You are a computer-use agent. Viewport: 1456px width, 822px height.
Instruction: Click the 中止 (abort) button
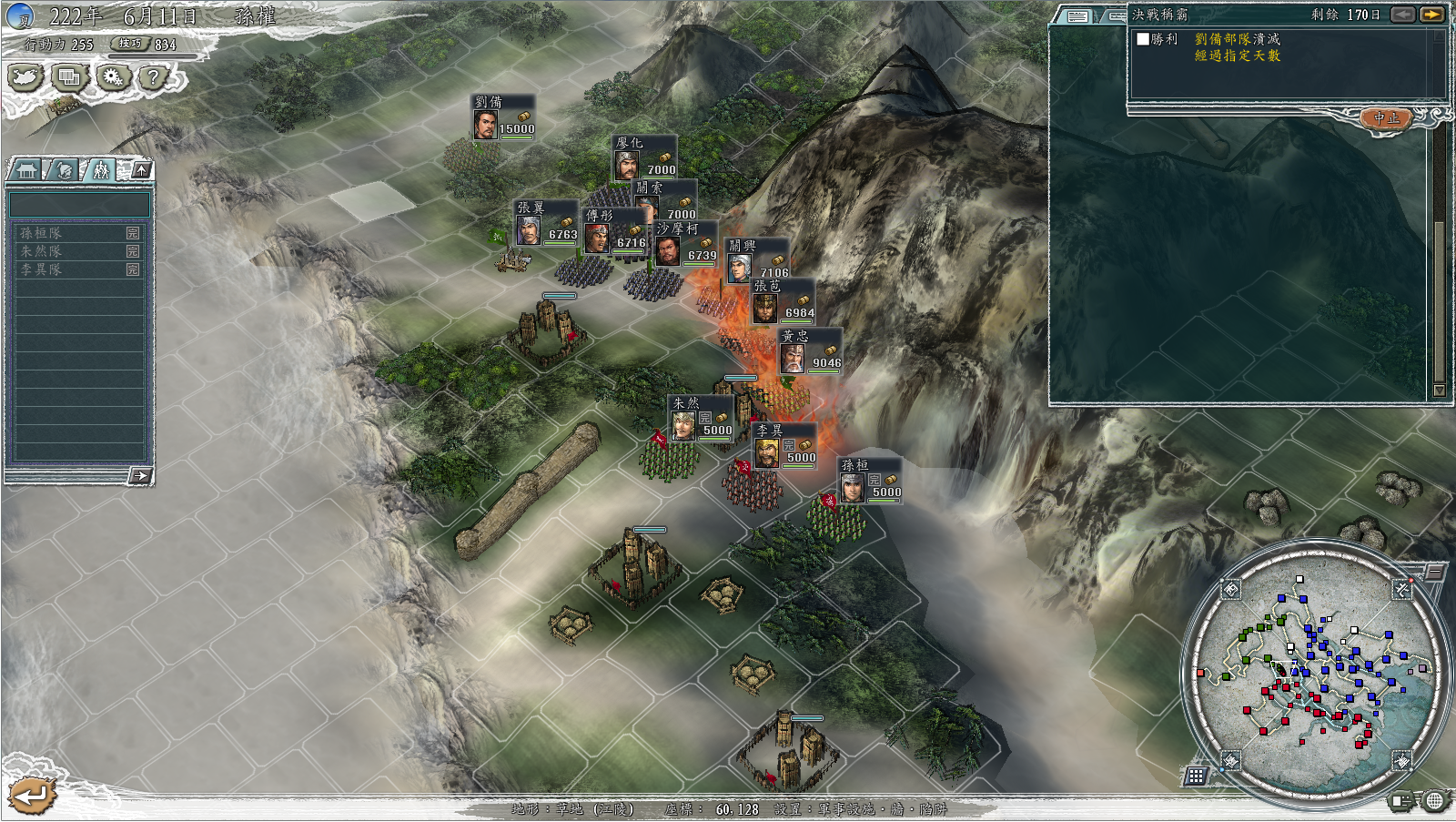(x=1386, y=118)
